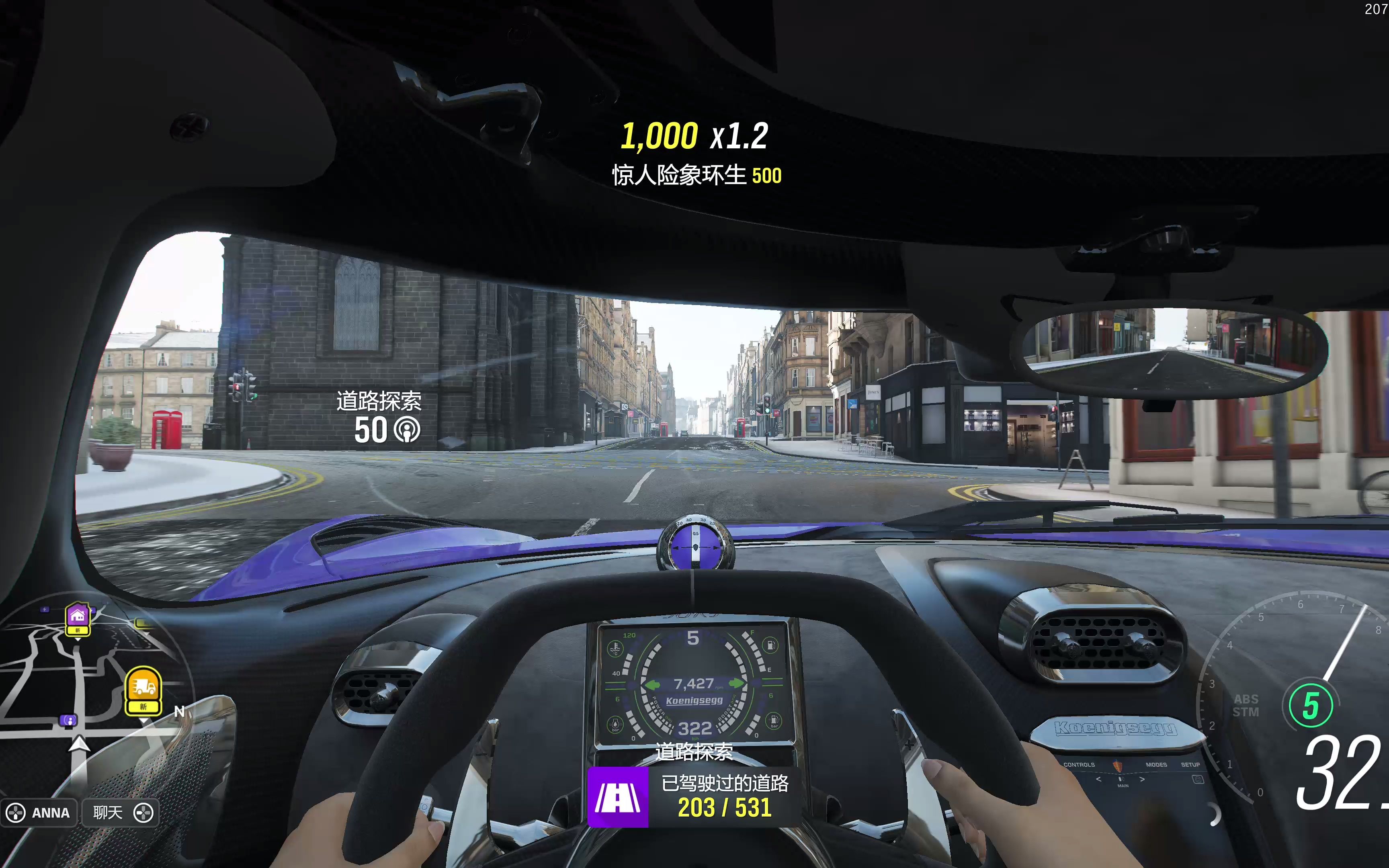1389x868 pixels.
Task: Open the CONTROLS tab on the Koenigsegg display
Action: coord(1080,765)
